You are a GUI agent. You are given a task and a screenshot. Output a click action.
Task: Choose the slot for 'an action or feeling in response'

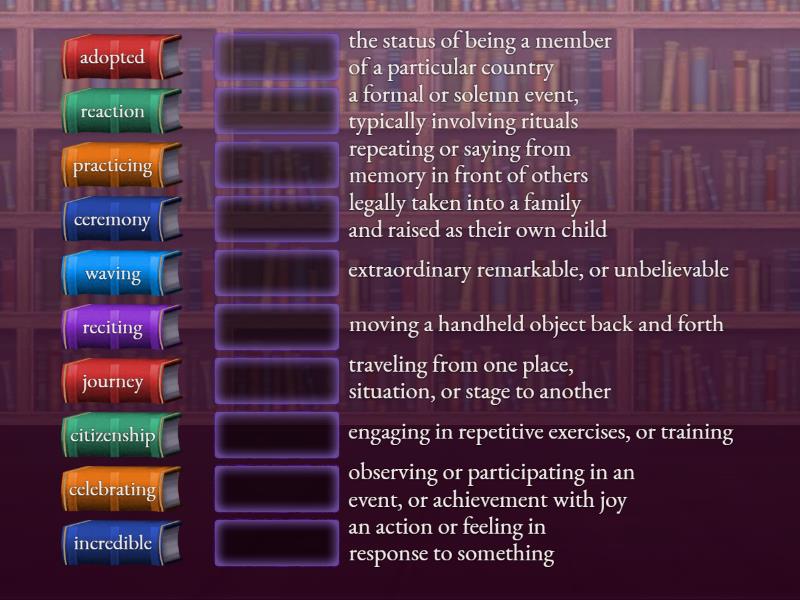(277, 543)
